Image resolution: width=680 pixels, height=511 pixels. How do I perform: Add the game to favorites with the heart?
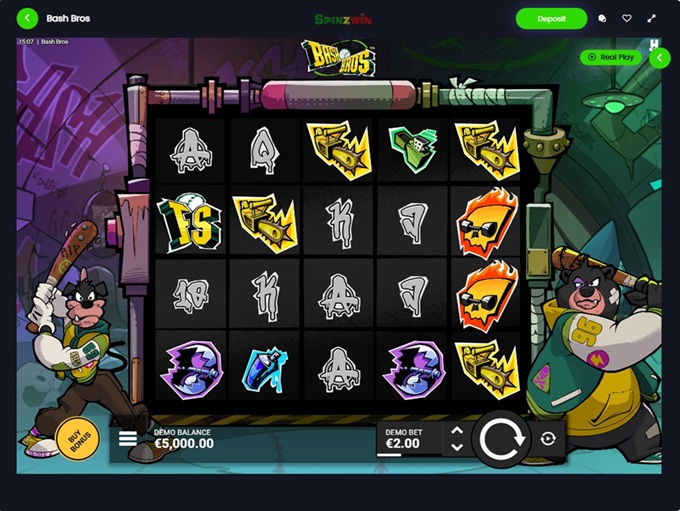point(627,18)
